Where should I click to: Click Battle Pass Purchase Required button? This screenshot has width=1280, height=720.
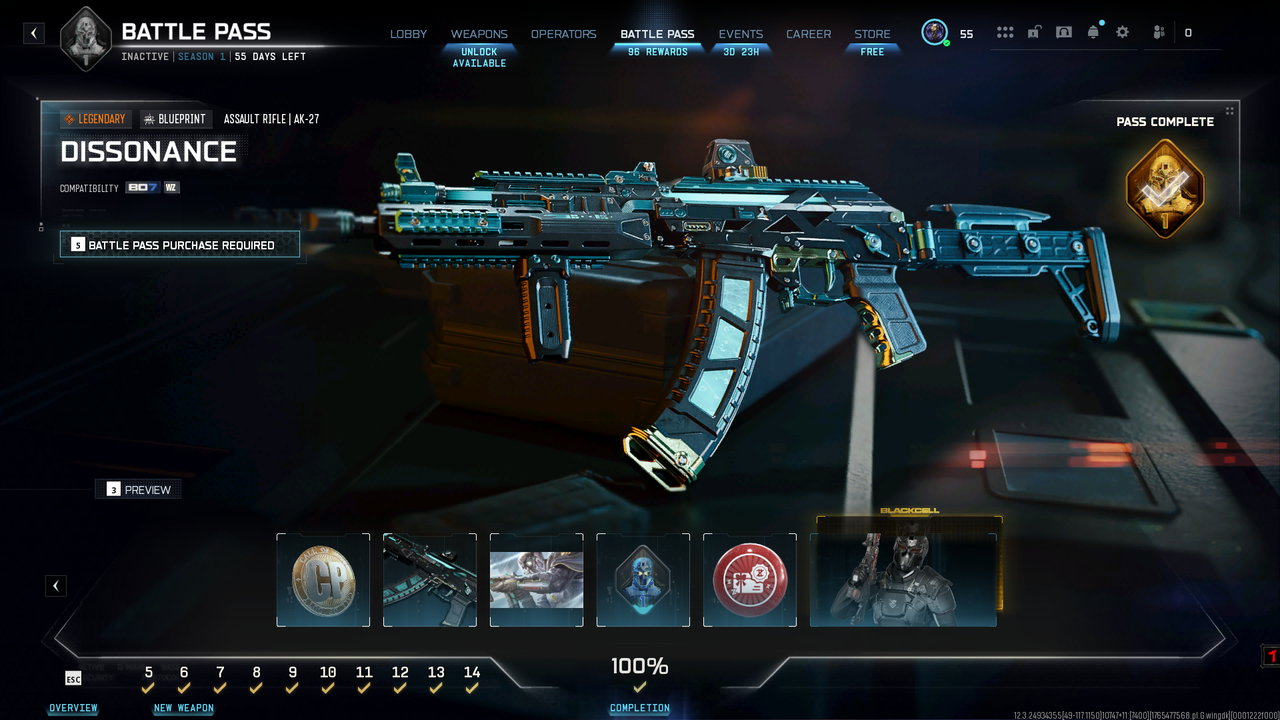tap(180, 245)
